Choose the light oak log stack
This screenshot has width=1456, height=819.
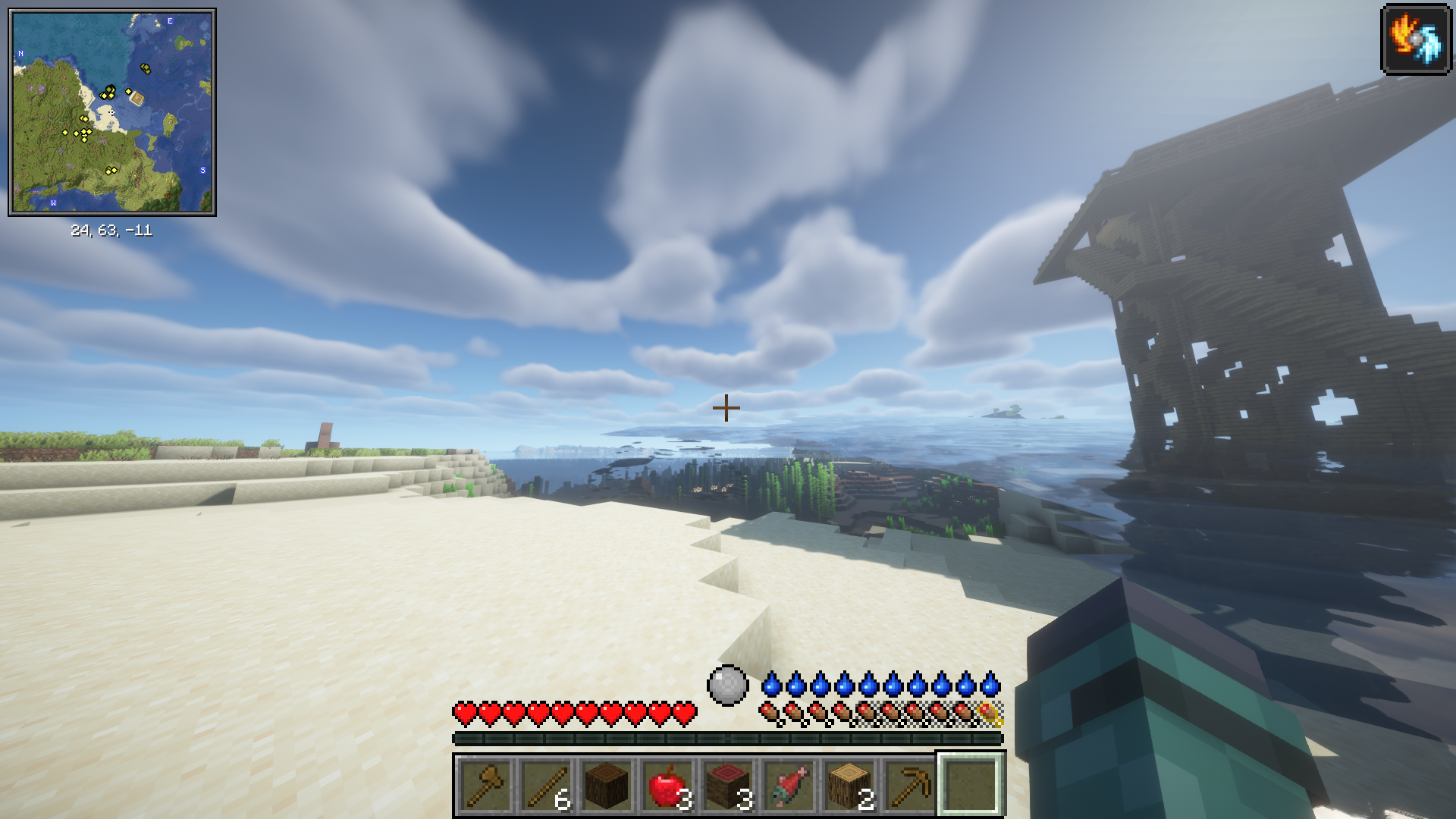[x=849, y=785]
